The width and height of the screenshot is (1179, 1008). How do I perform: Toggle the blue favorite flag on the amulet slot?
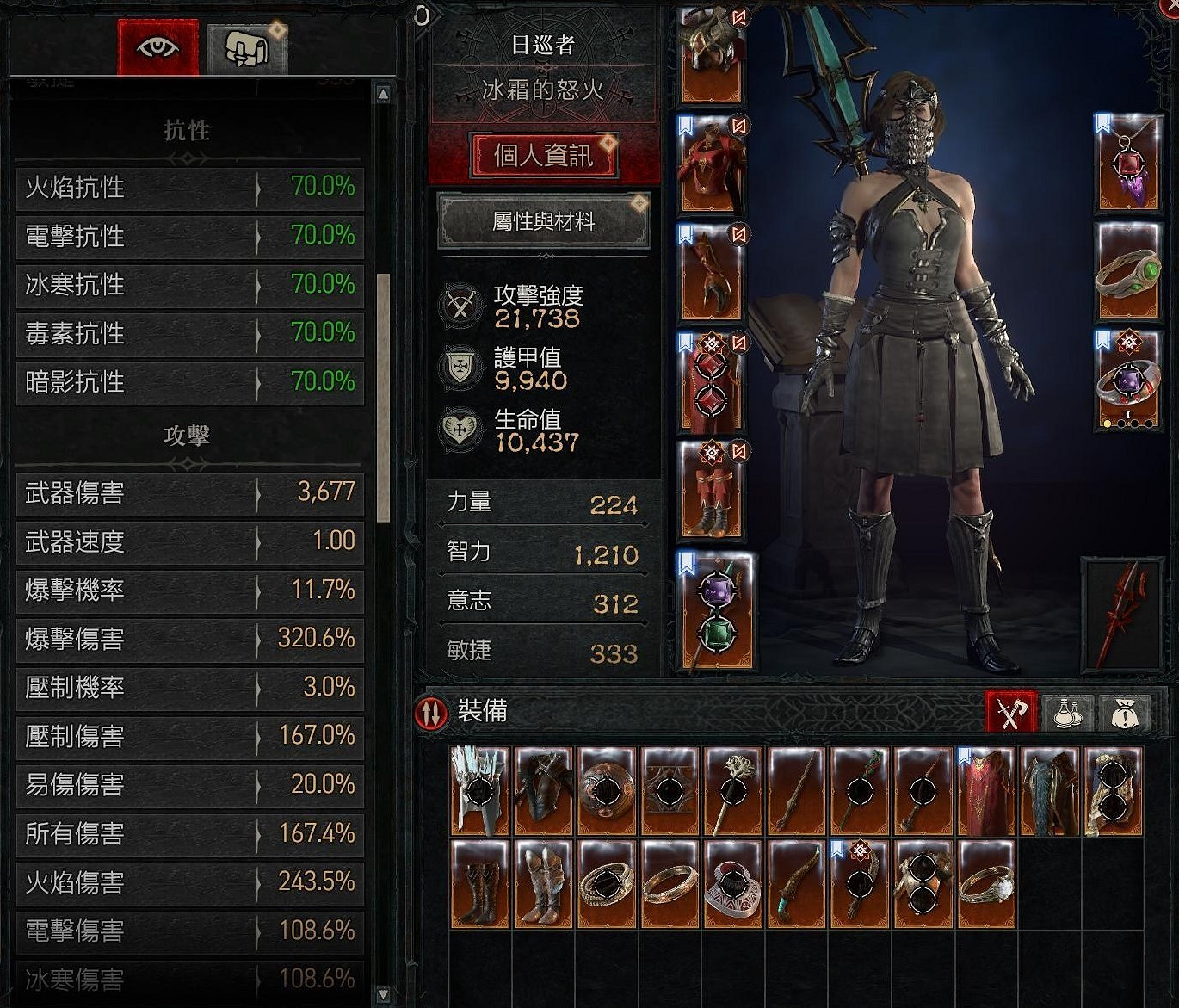click(1102, 121)
